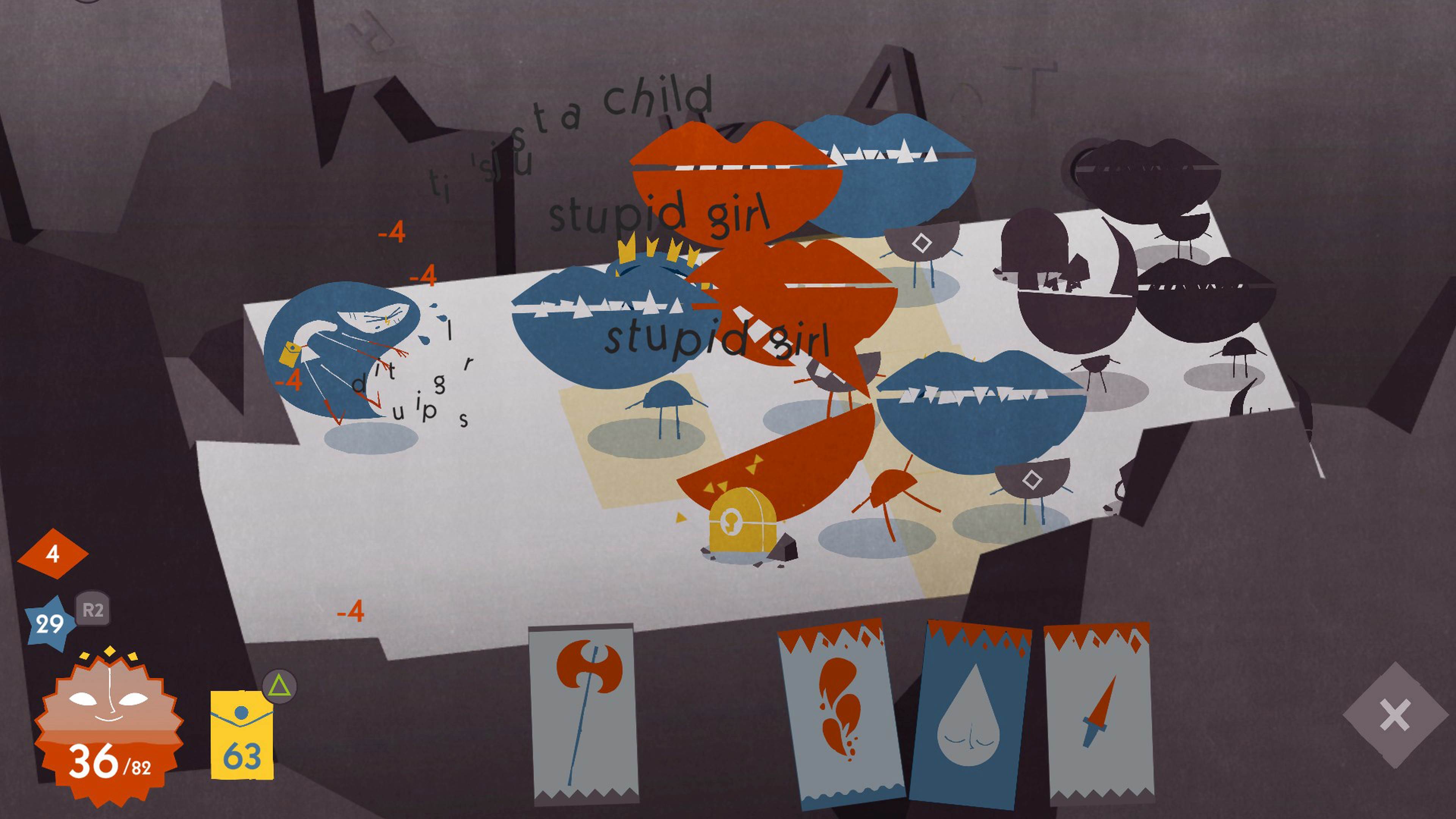Screen dimensions: 1456x819
Task: Activate the blue star ability showing 29
Action: click(x=50, y=624)
